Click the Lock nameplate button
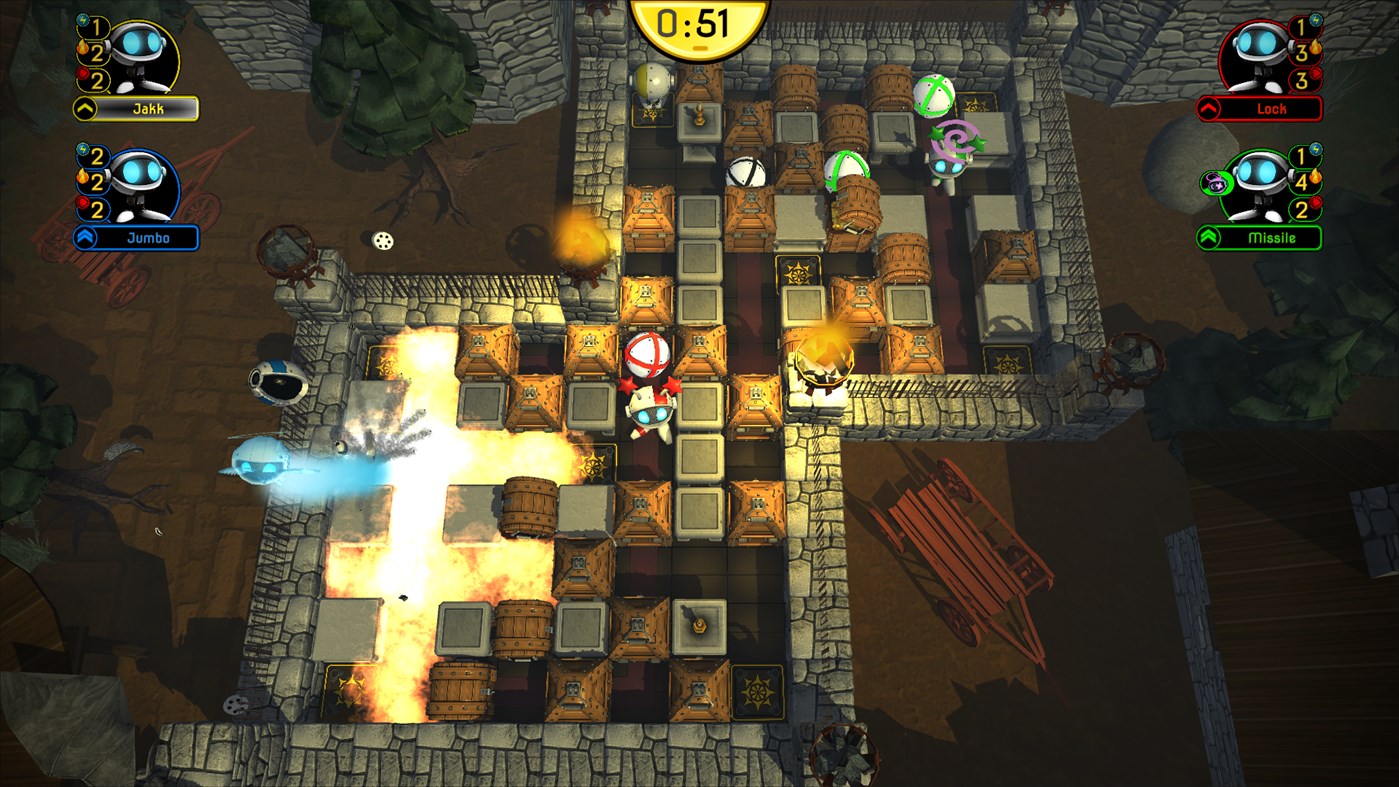 tap(1272, 106)
